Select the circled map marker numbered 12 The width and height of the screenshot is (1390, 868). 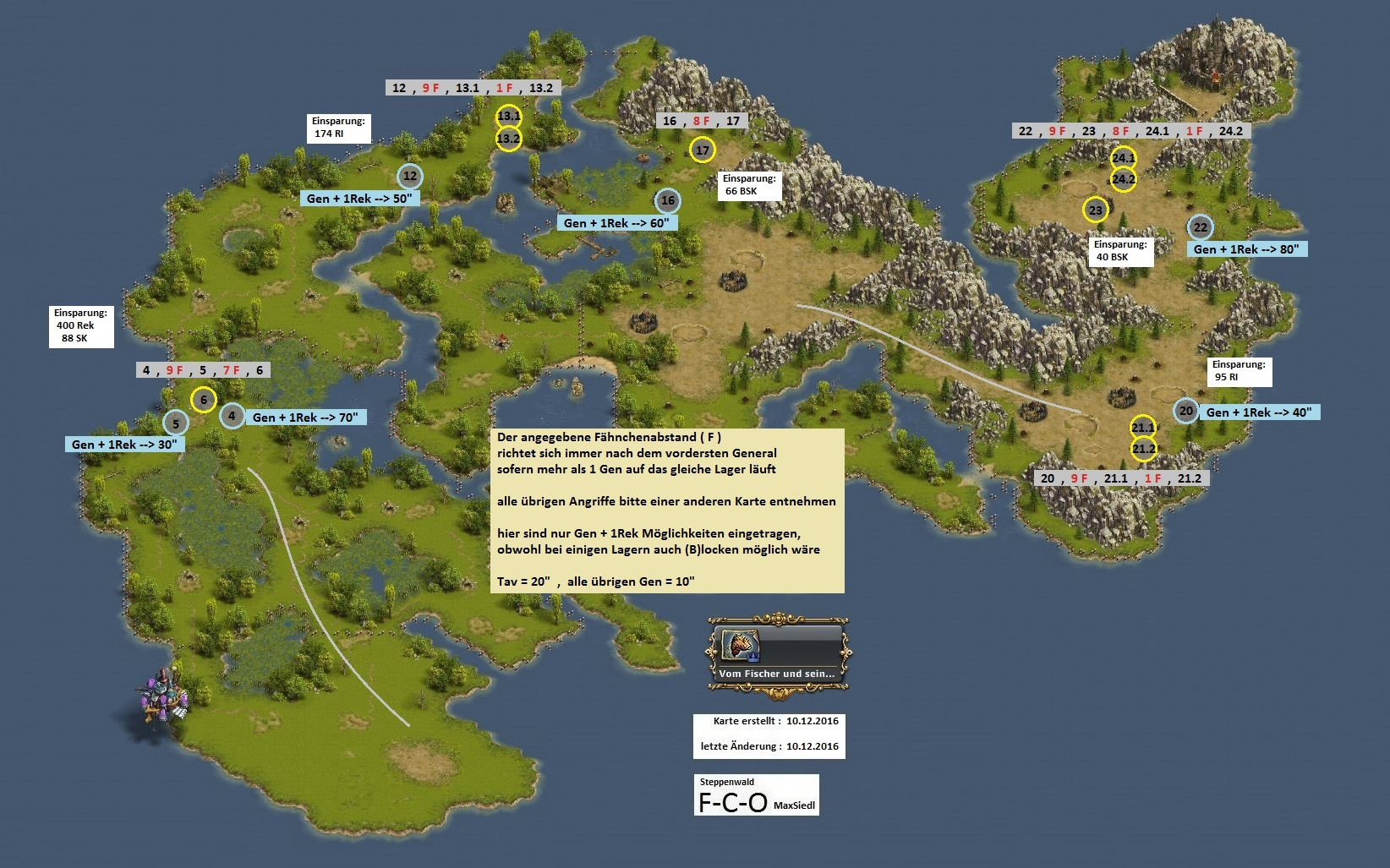point(410,176)
